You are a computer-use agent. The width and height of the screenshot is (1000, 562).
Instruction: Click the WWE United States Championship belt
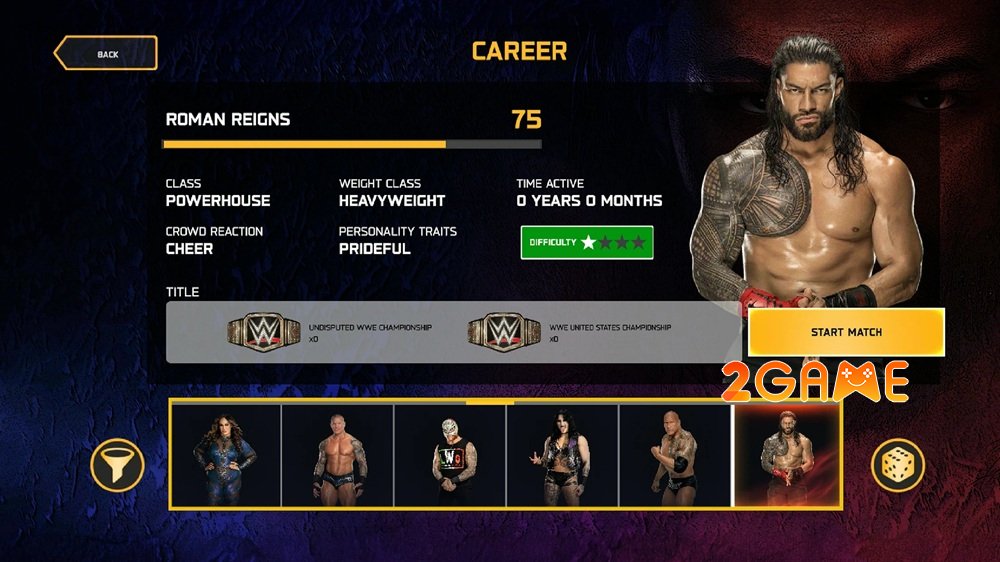click(x=504, y=332)
